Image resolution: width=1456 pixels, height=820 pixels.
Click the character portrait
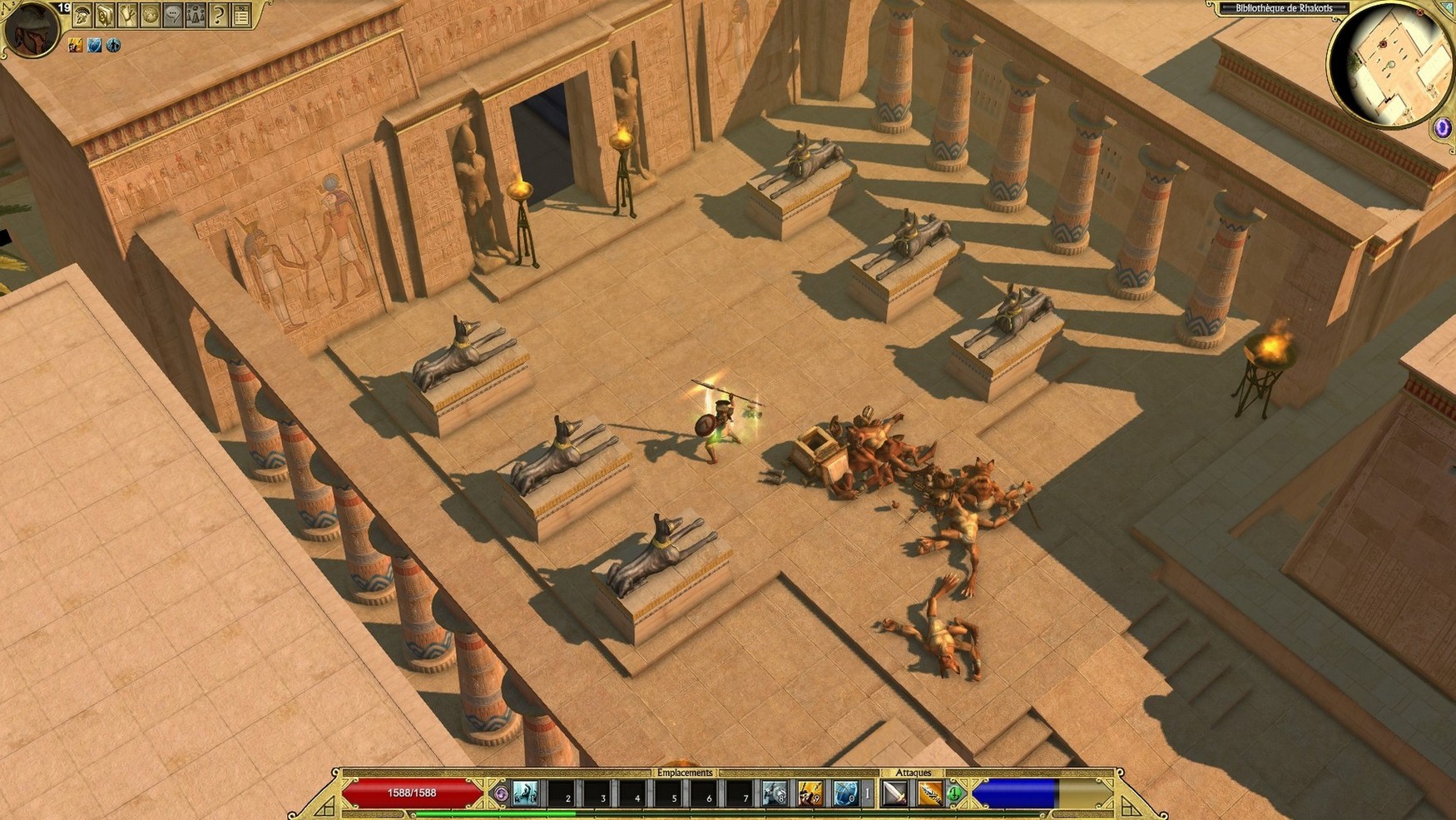[x=32, y=29]
